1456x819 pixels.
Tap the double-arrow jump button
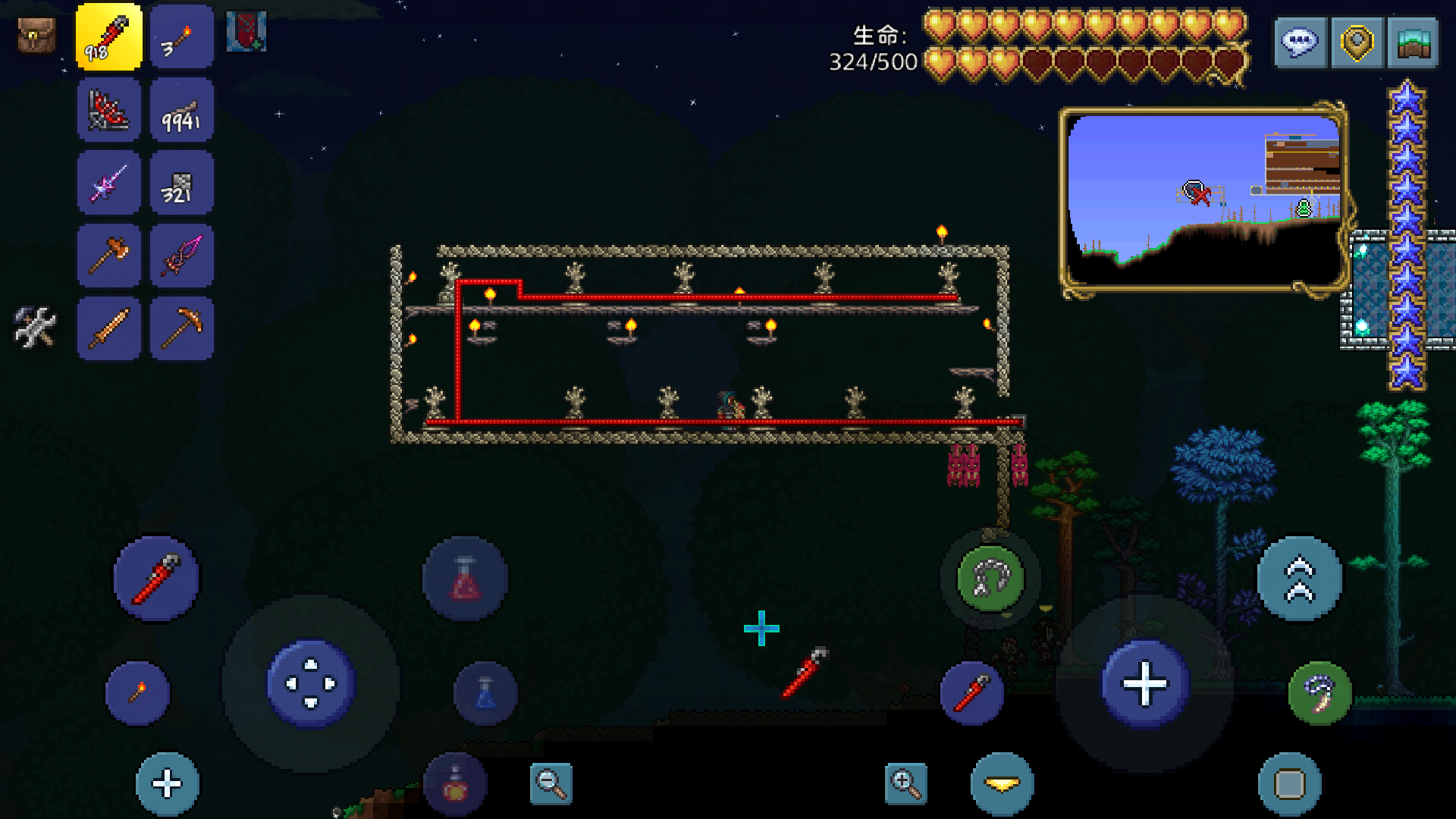(1299, 579)
